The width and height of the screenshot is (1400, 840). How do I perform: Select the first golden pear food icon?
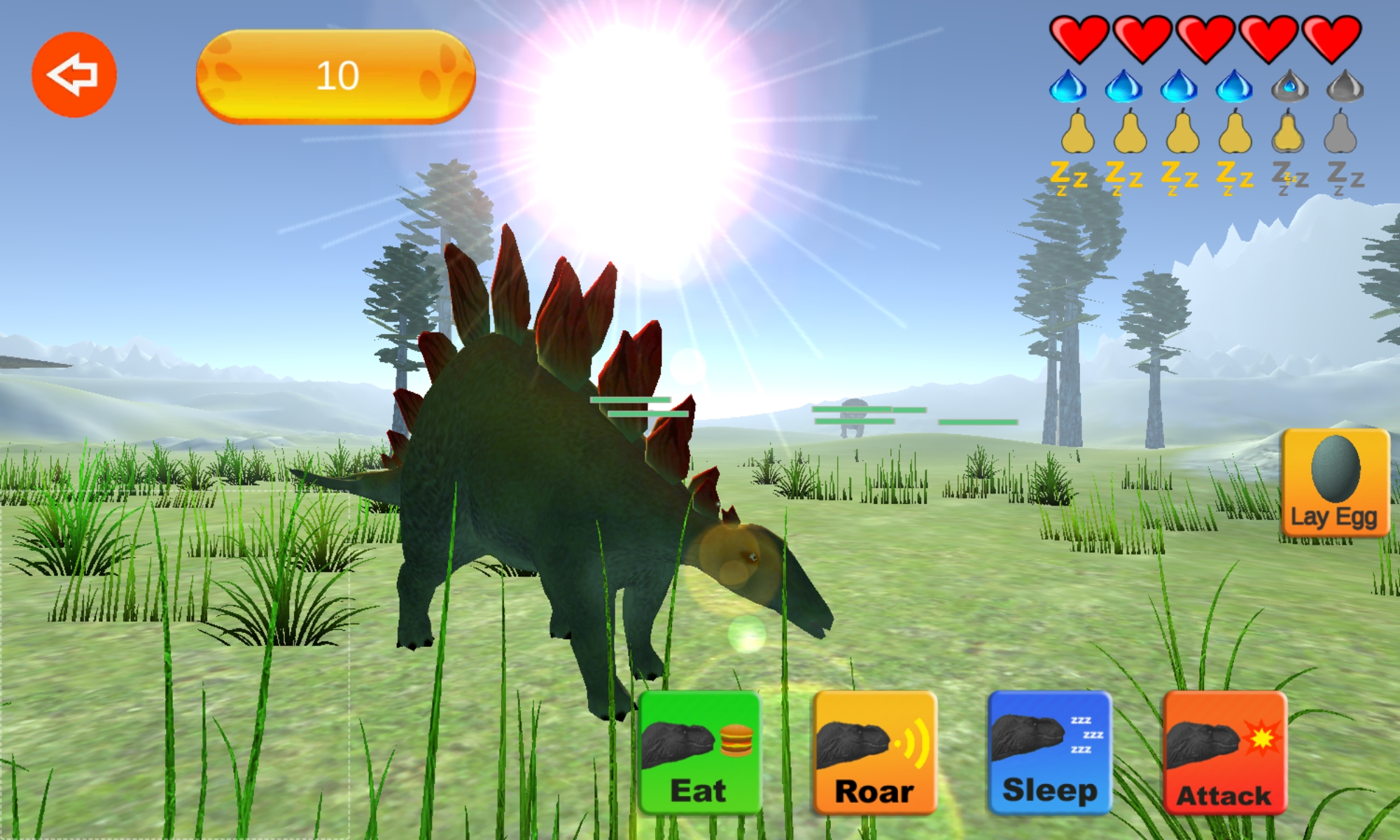click(1079, 136)
